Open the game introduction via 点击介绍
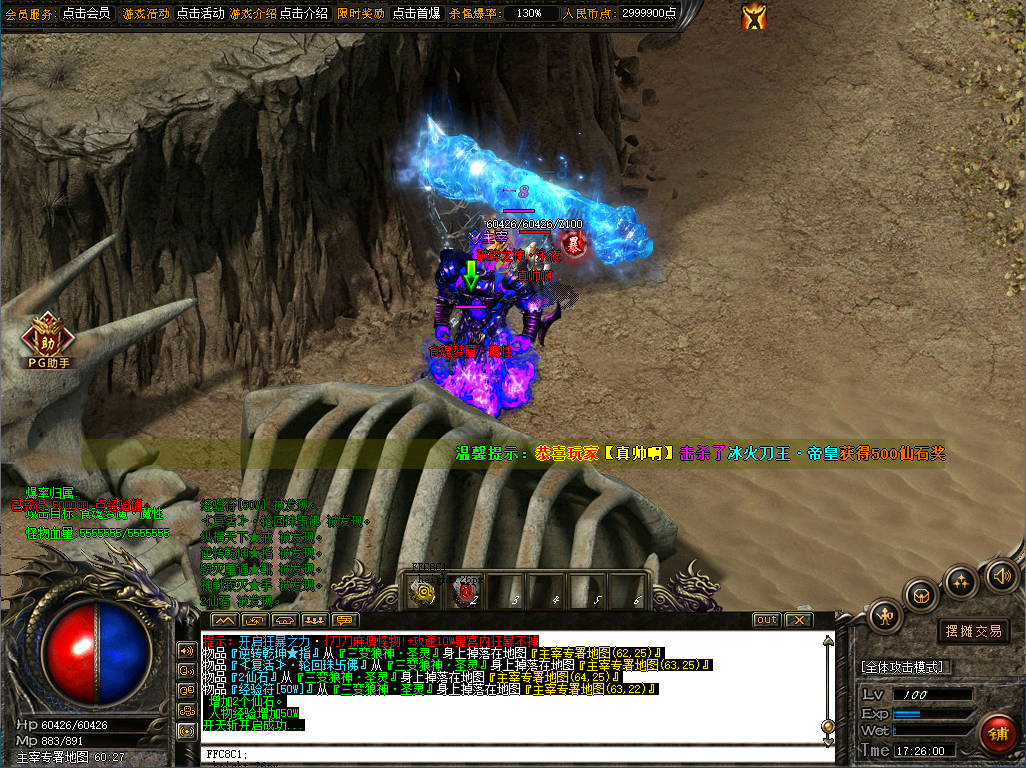Screen dimensions: 1026x768 click(303, 14)
